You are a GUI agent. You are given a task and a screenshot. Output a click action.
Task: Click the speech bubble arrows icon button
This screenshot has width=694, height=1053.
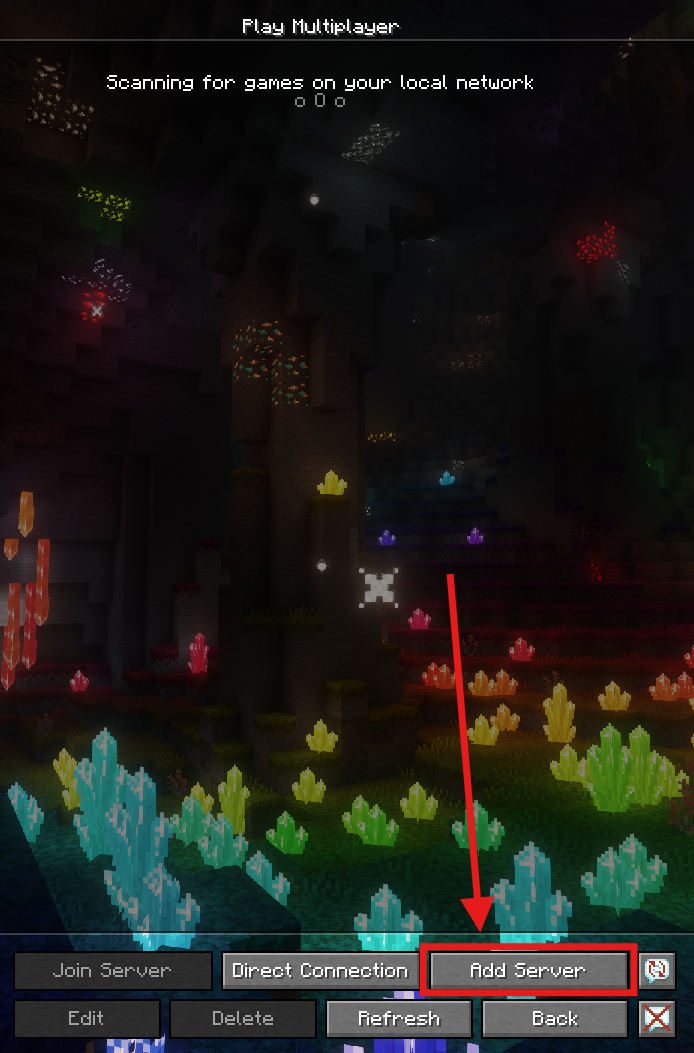(x=656, y=970)
